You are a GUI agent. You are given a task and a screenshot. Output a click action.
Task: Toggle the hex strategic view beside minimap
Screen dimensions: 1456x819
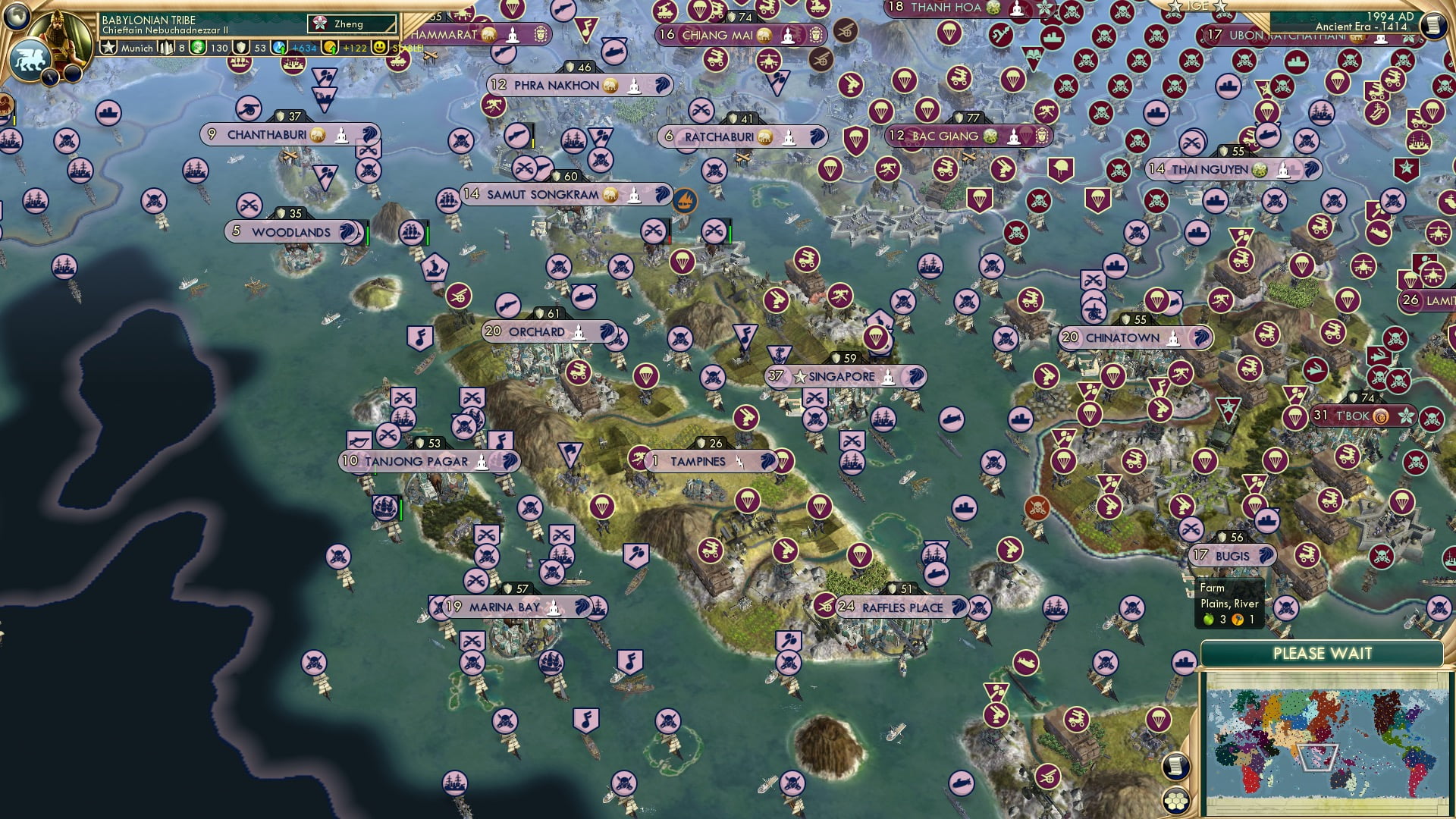point(1177,802)
